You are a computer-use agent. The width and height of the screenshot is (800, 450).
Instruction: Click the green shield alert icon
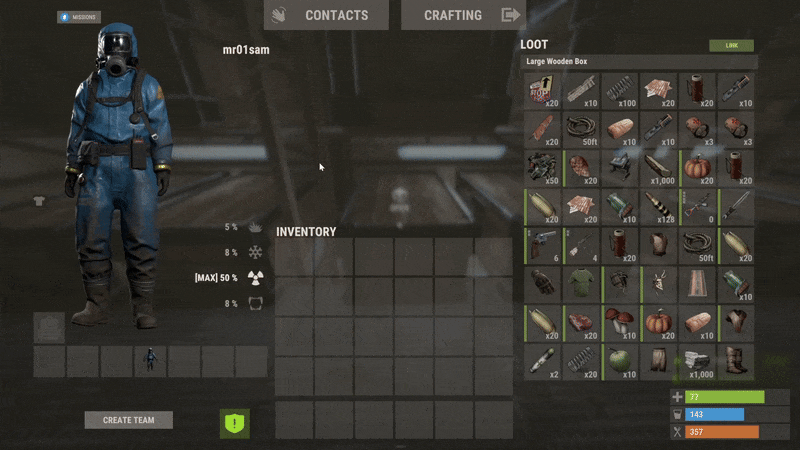(x=234, y=423)
